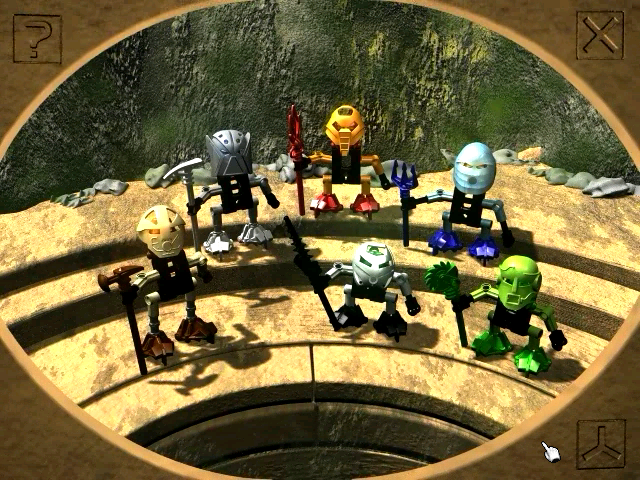Screen dimensions: 640x480
Task: Close the screen with the X button
Action: tap(601, 37)
